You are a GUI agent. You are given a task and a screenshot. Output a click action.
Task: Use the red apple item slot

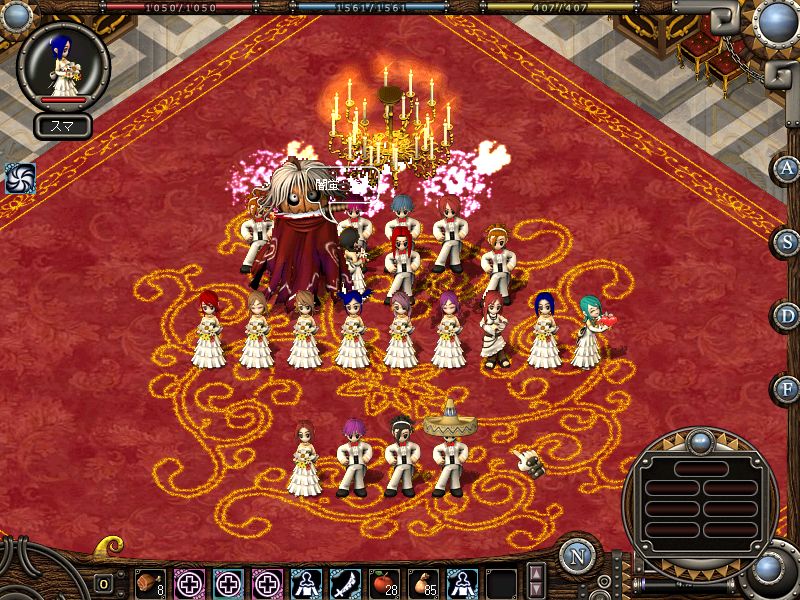coord(384,581)
